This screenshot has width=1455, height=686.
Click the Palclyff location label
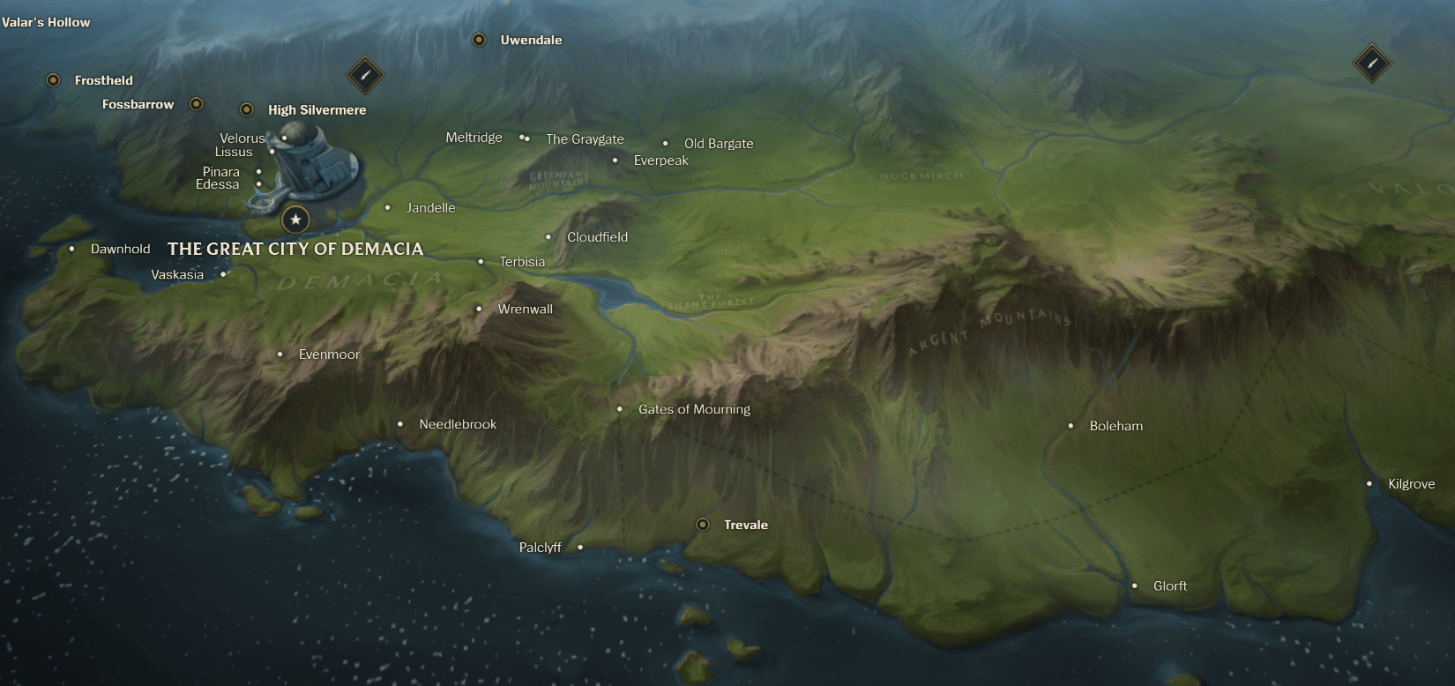541,547
